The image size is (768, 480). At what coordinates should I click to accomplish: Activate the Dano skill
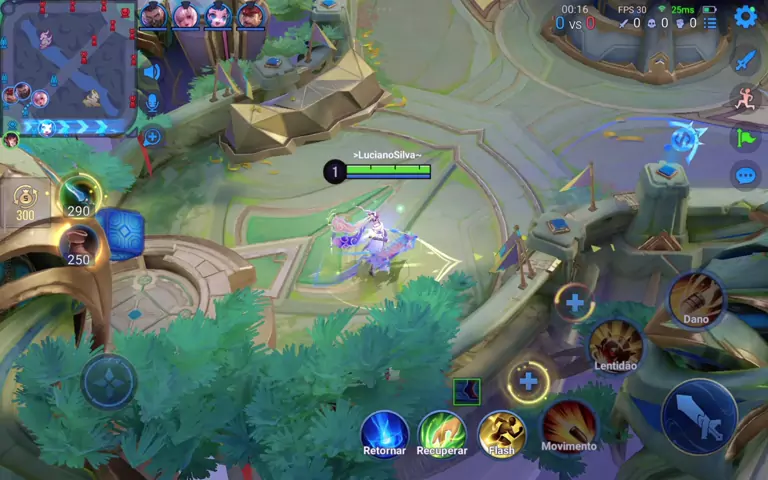[x=696, y=299]
